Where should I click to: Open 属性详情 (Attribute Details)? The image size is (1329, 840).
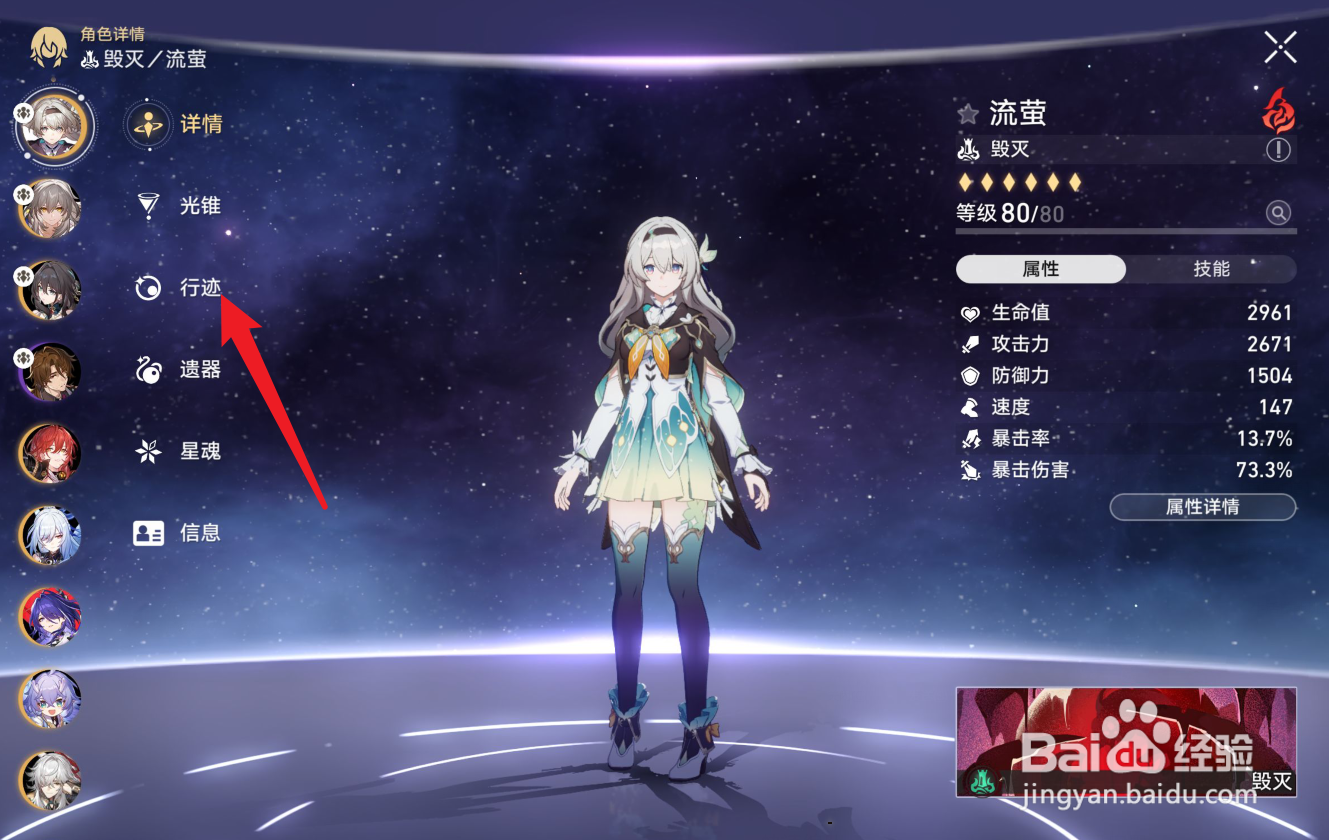point(1202,507)
